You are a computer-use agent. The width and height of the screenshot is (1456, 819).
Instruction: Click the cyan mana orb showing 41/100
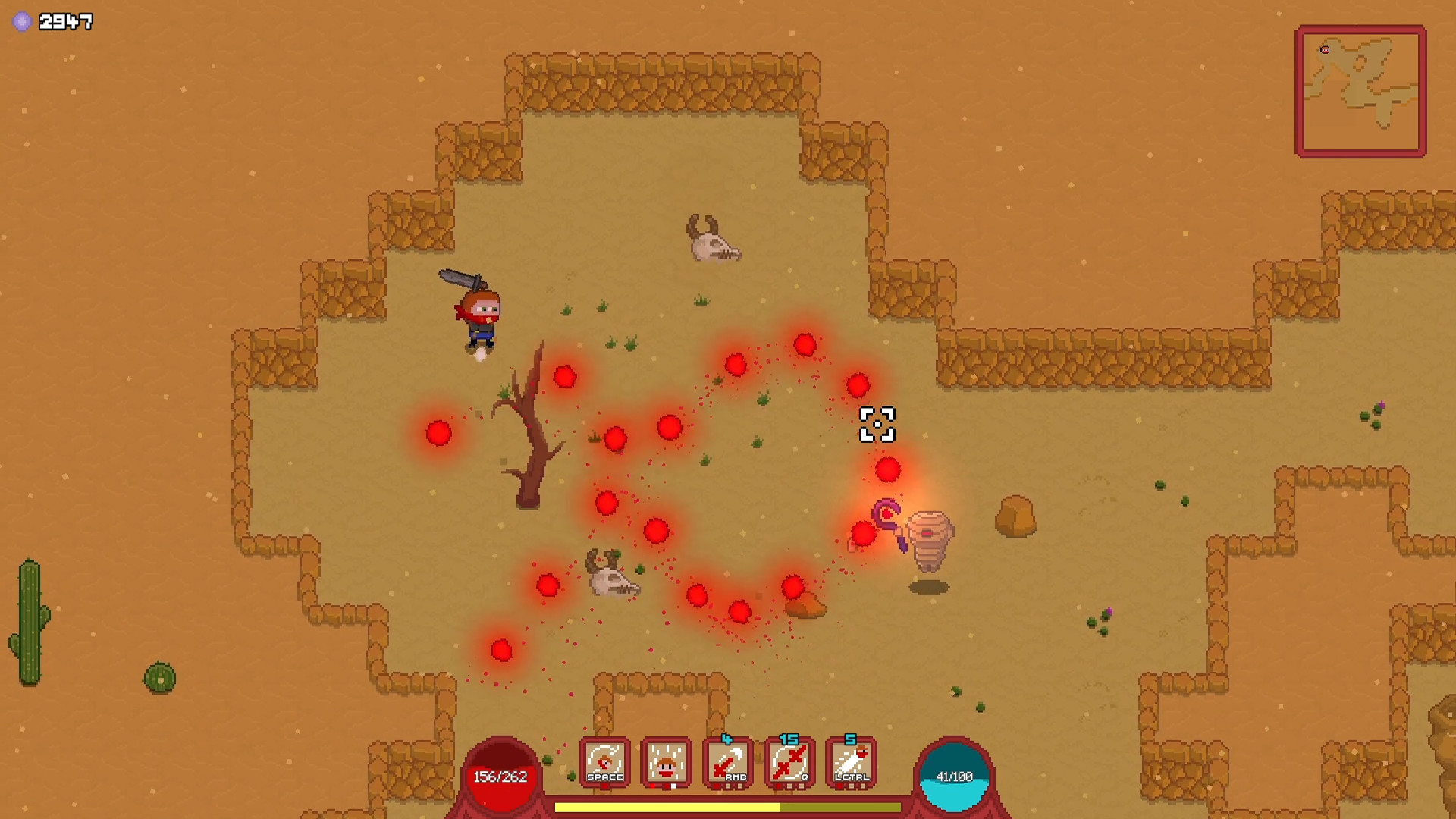point(954,775)
